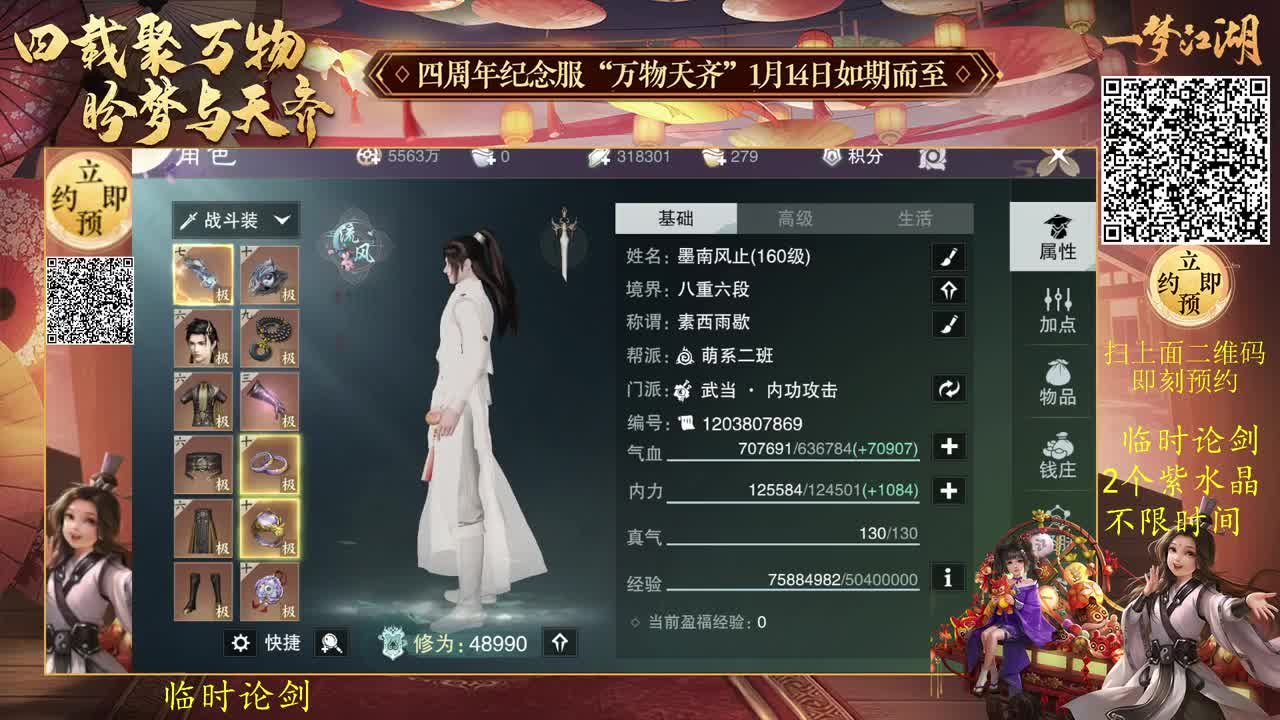Screen dimensions: 1280x720
Task: Select the 基础 tab
Action: [x=676, y=218]
